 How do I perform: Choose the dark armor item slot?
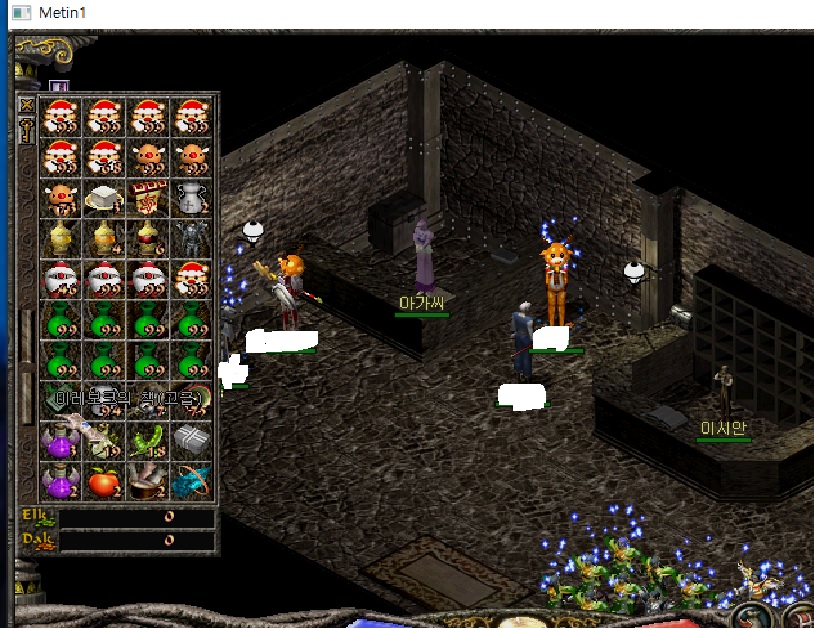192,238
